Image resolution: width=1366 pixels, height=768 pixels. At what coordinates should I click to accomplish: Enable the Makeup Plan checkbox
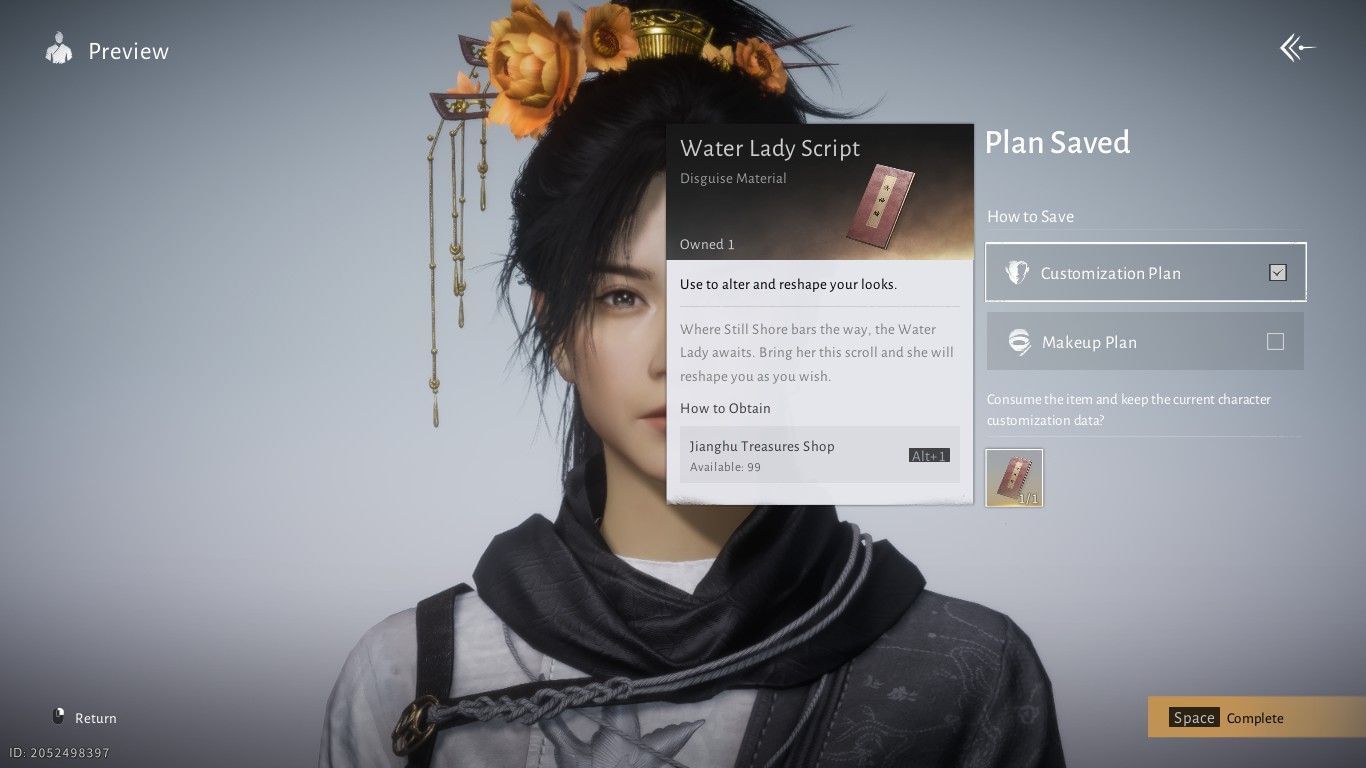coord(1275,341)
